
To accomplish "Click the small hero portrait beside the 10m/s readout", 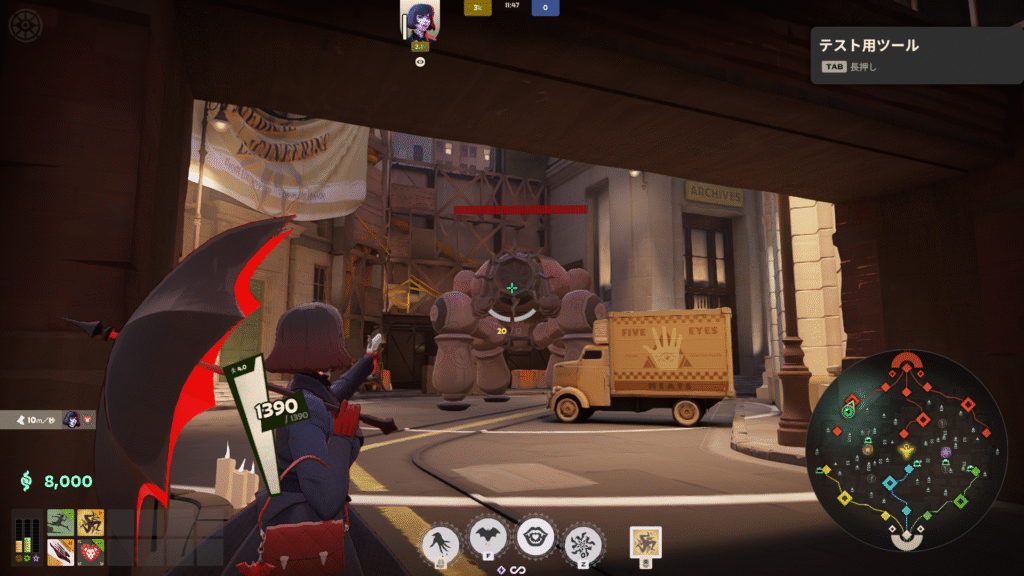I will pyautogui.click(x=71, y=419).
